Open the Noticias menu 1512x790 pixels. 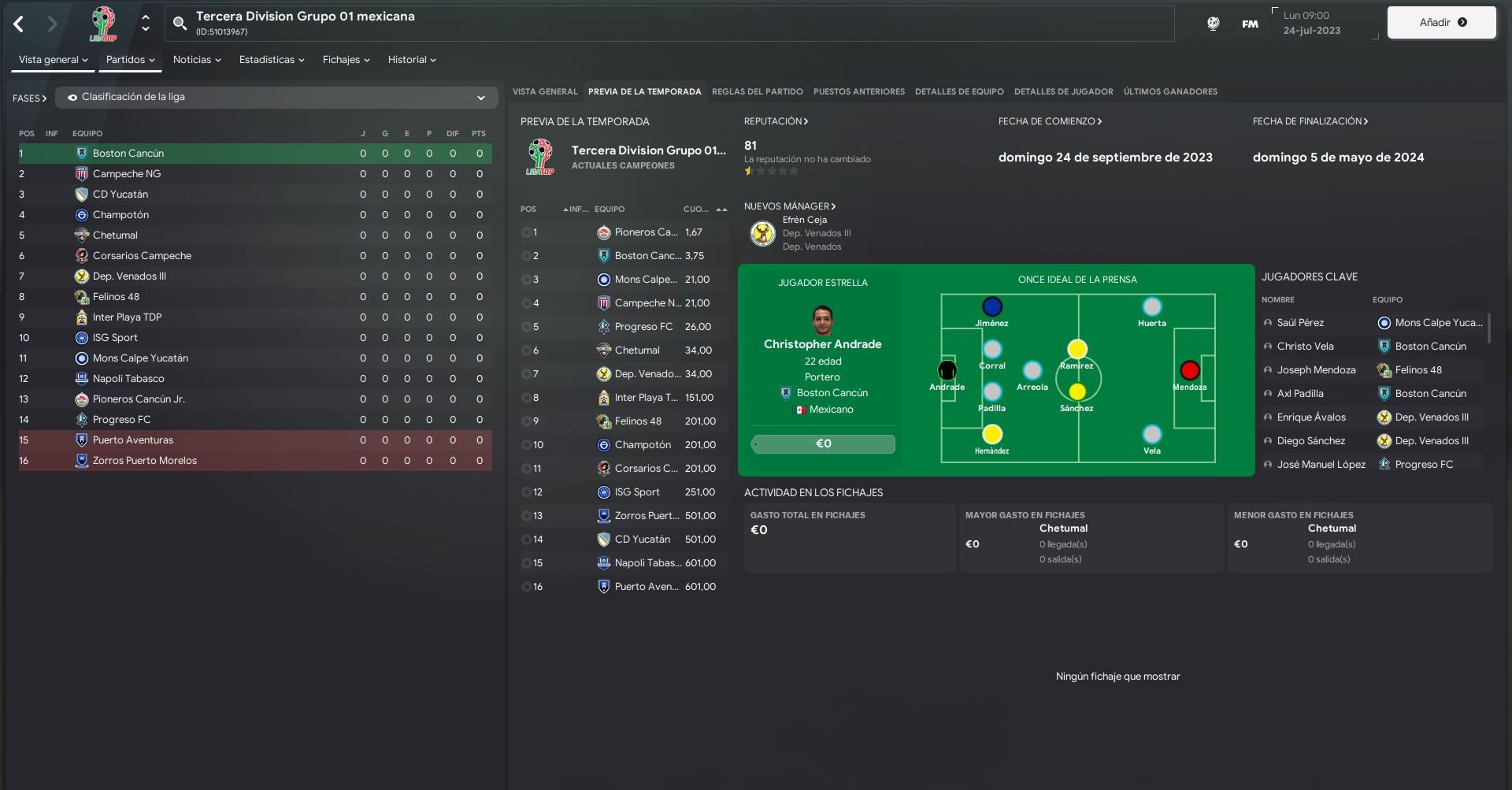point(196,60)
